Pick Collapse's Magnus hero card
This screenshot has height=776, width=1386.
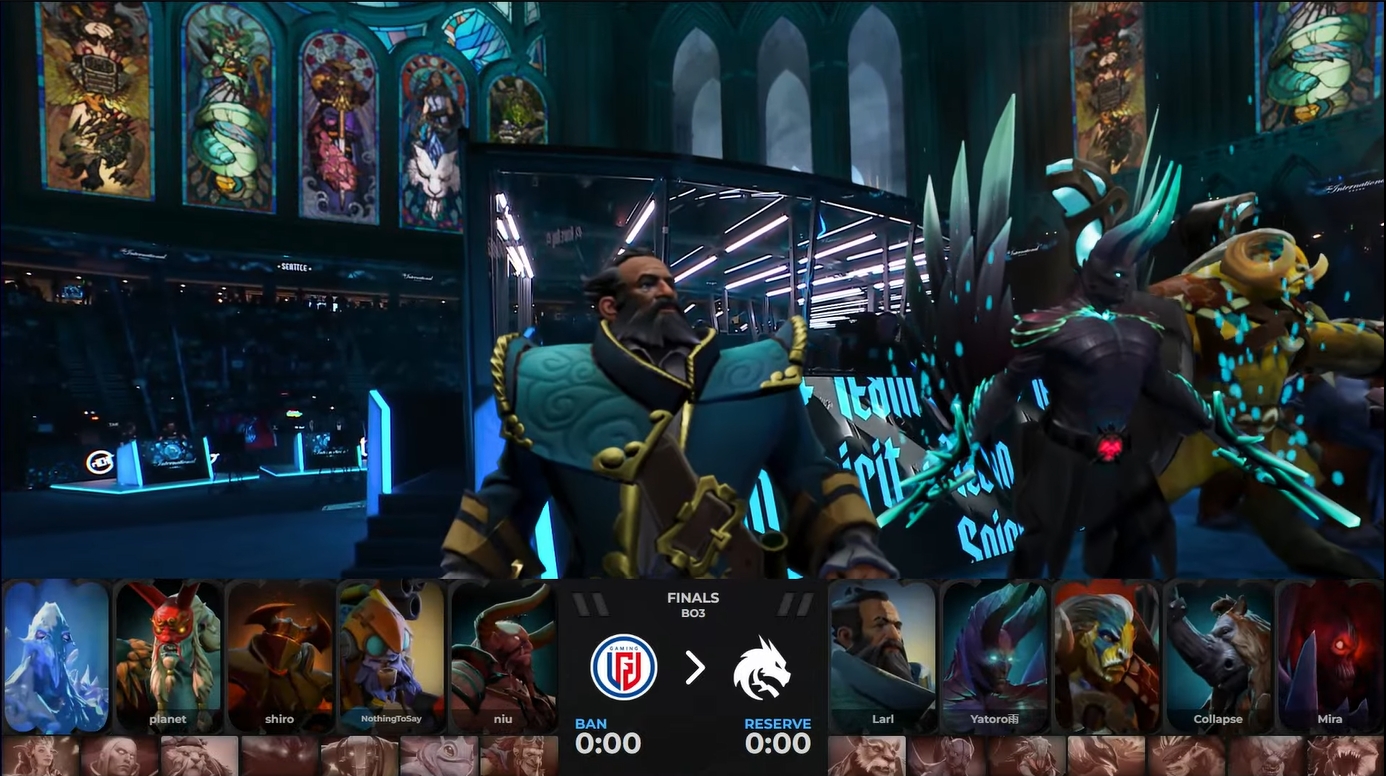1218,655
